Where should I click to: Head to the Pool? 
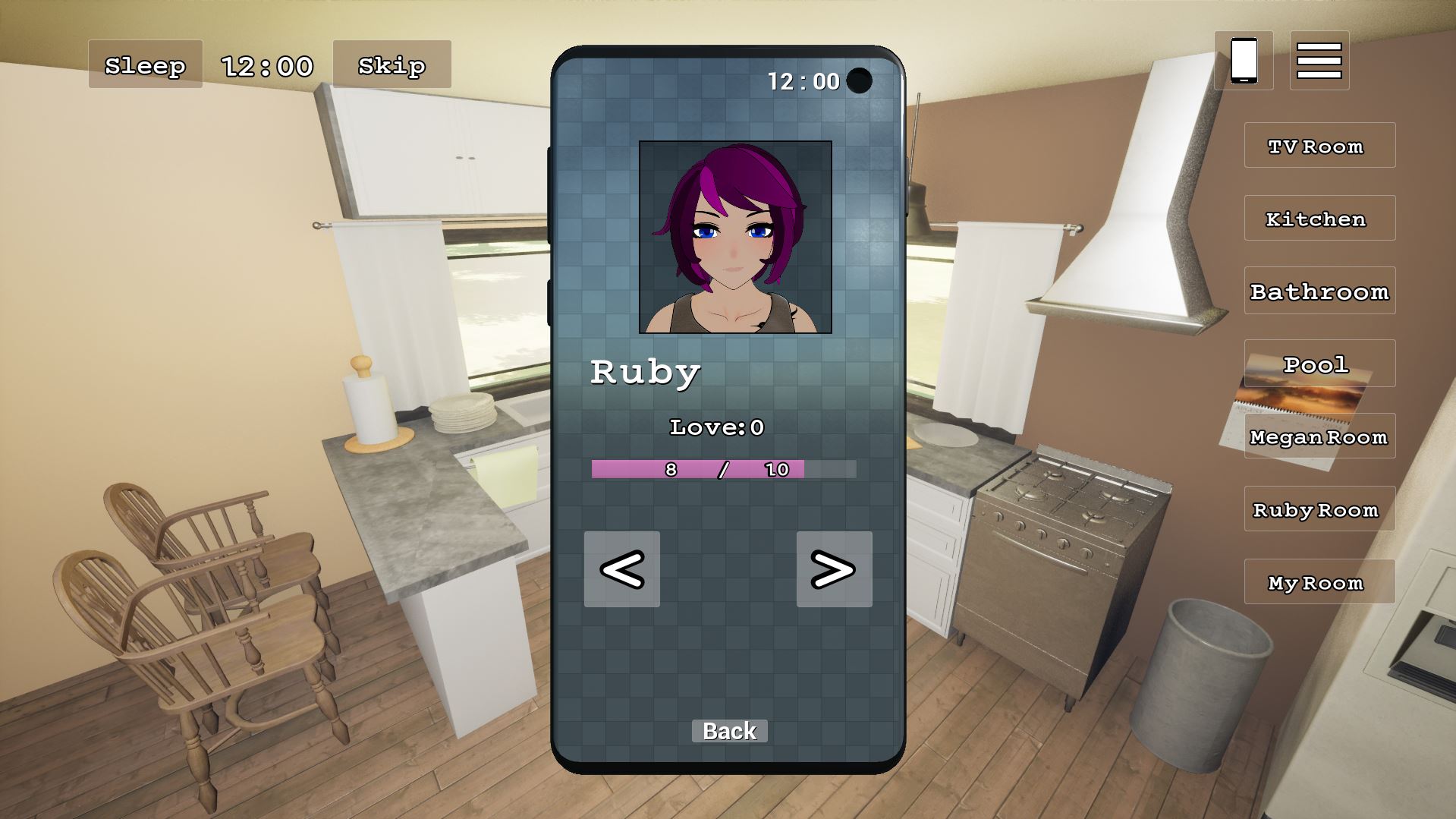(1319, 364)
